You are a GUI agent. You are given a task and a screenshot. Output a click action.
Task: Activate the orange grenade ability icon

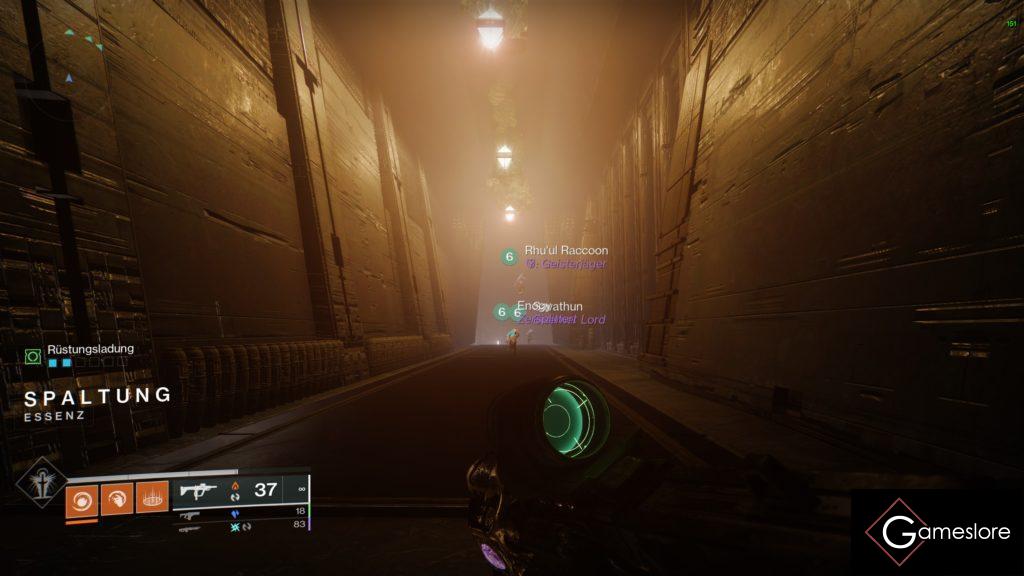click(x=81, y=497)
